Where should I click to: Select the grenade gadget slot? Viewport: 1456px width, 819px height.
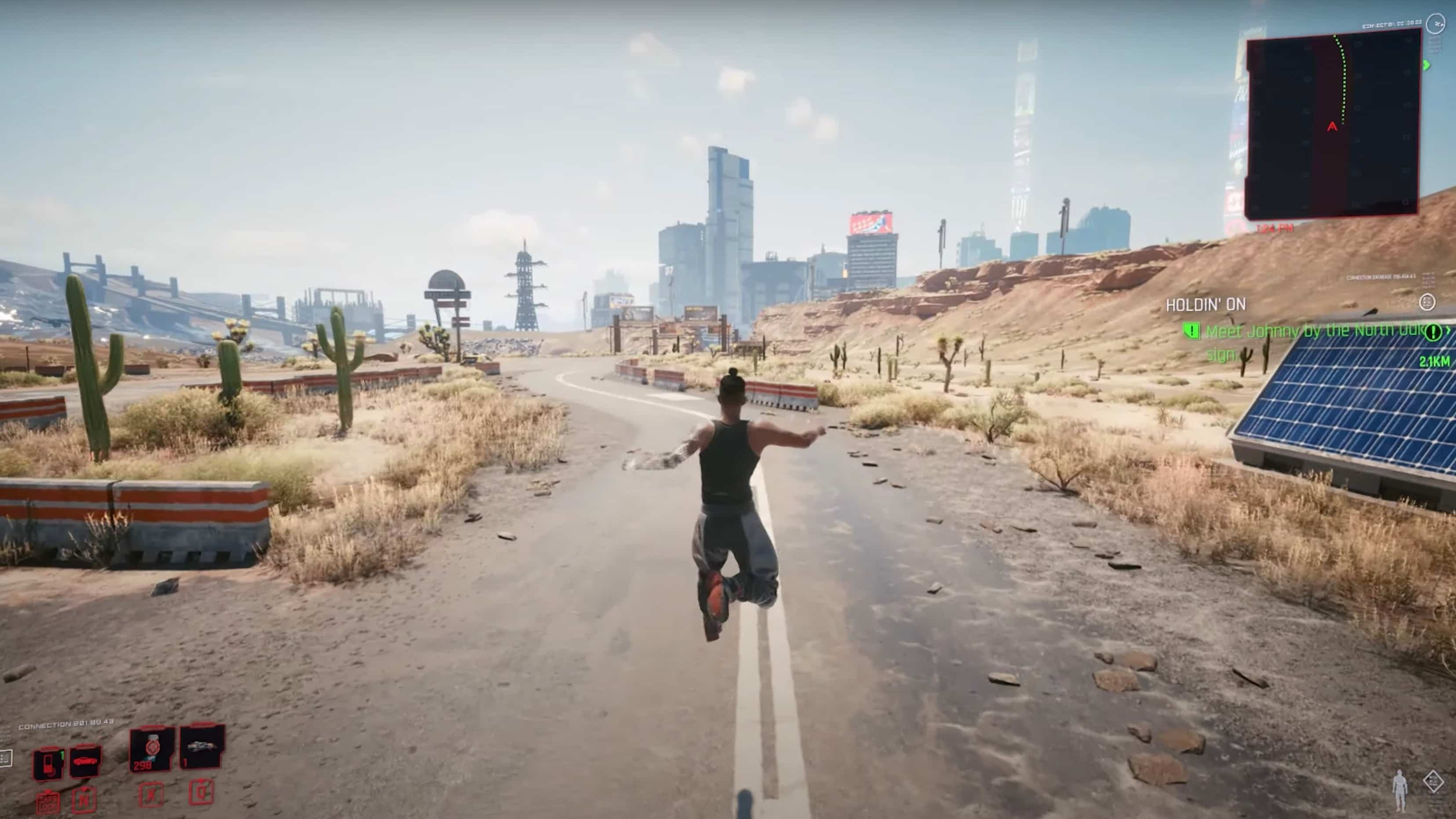coord(202,746)
